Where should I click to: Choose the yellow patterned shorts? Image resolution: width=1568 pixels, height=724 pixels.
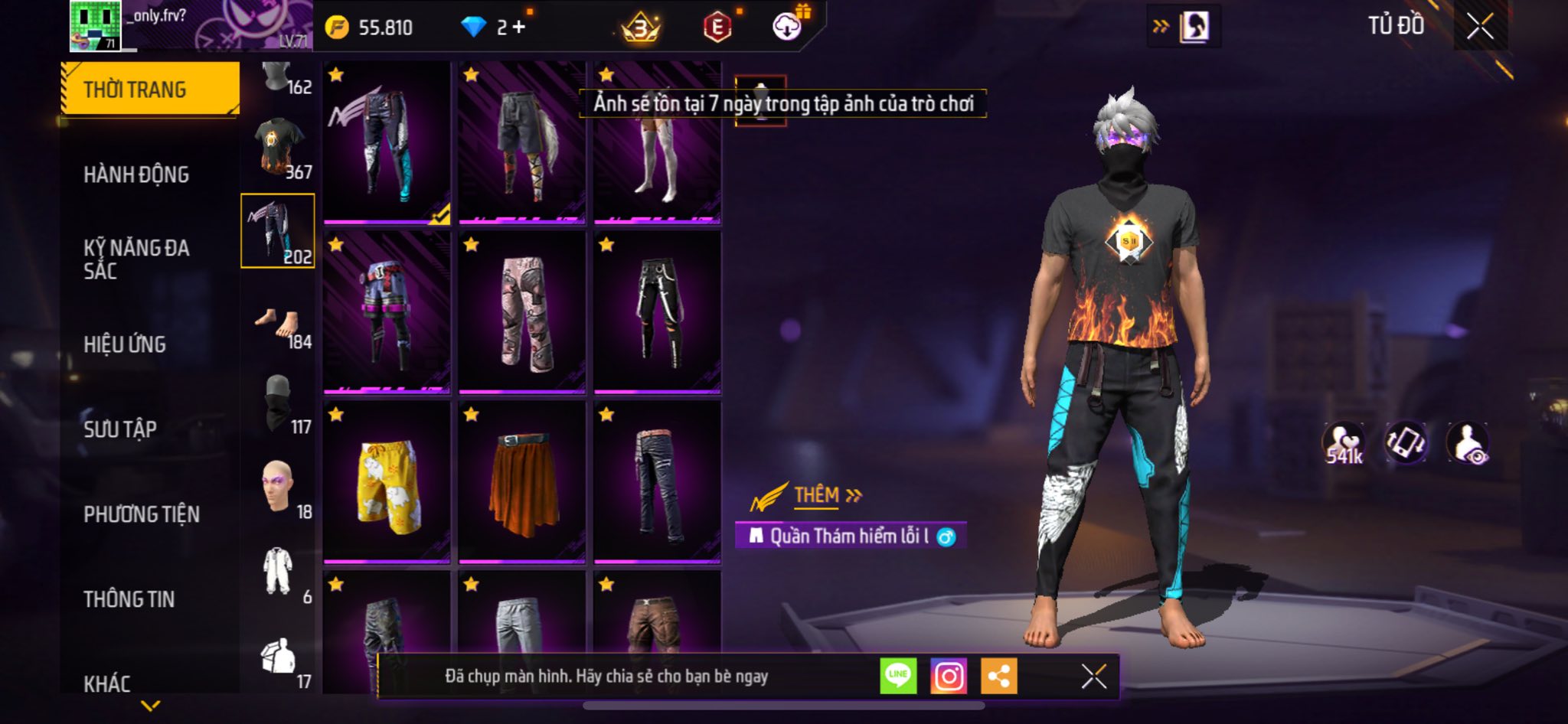point(387,484)
